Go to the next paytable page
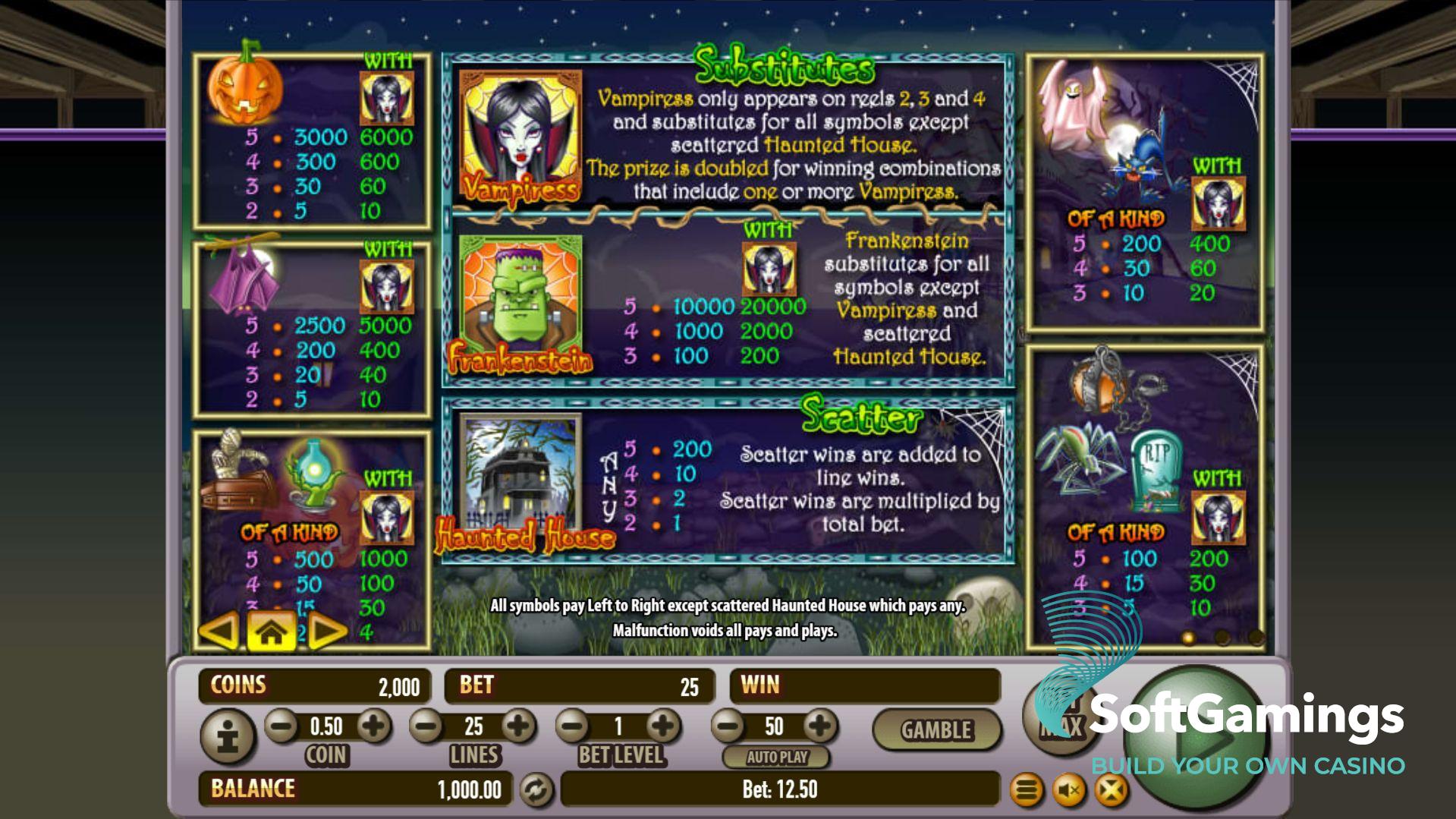The height and width of the screenshot is (819, 1456). pos(327,632)
